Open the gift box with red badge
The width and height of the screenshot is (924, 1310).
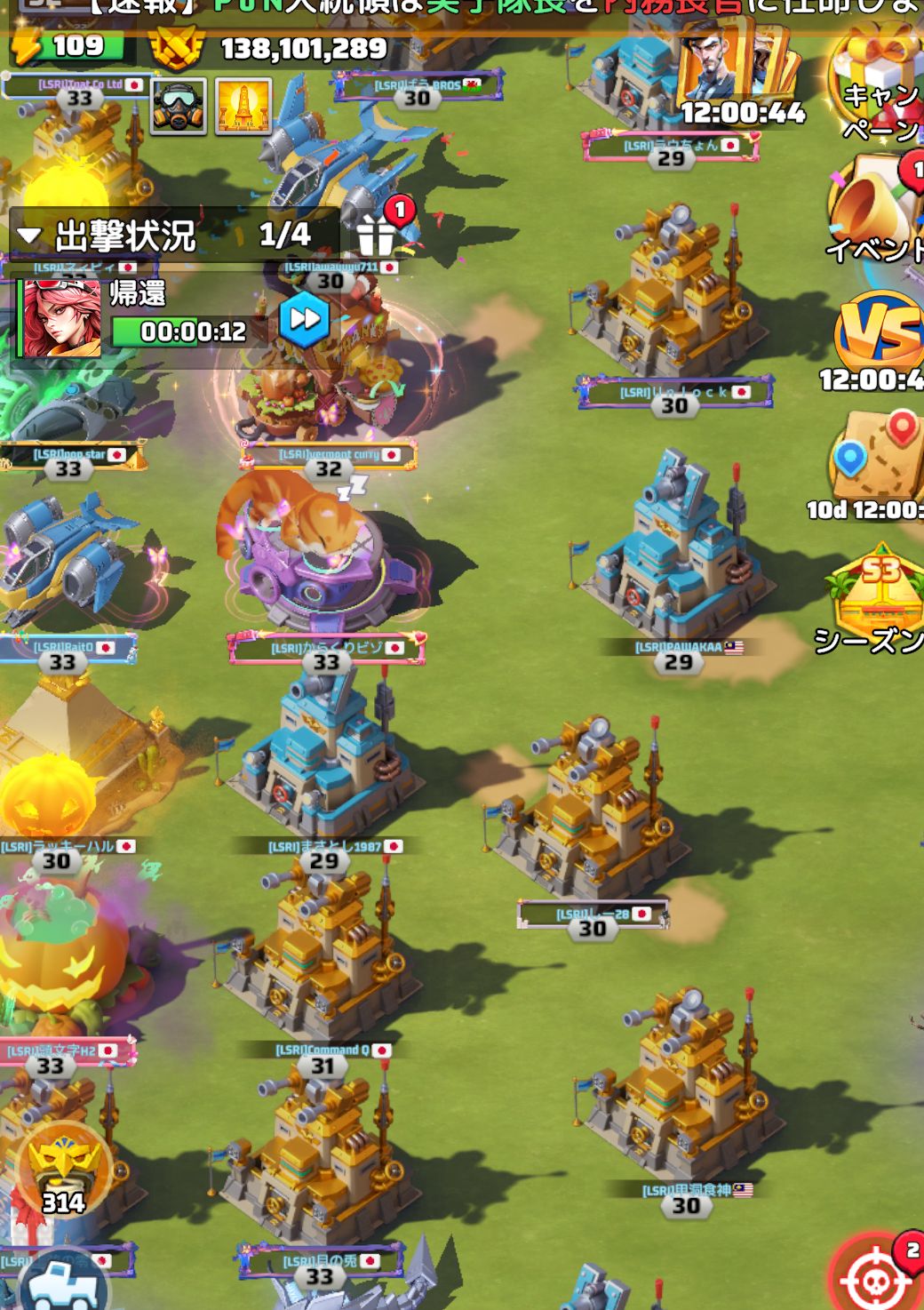pyautogui.click(x=378, y=234)
